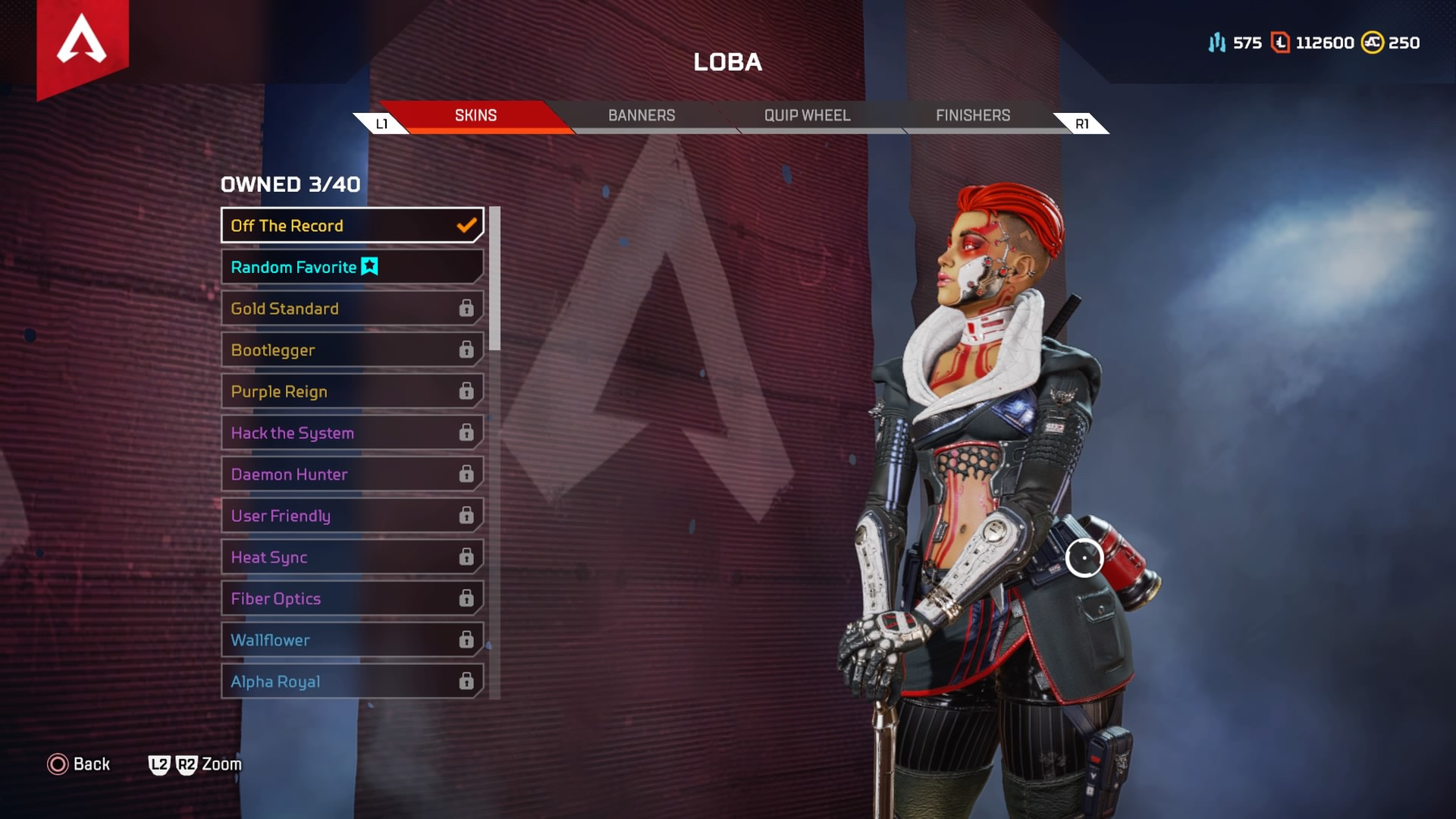
Task: Open the Banners tab
Action: [x=642, y=115]
